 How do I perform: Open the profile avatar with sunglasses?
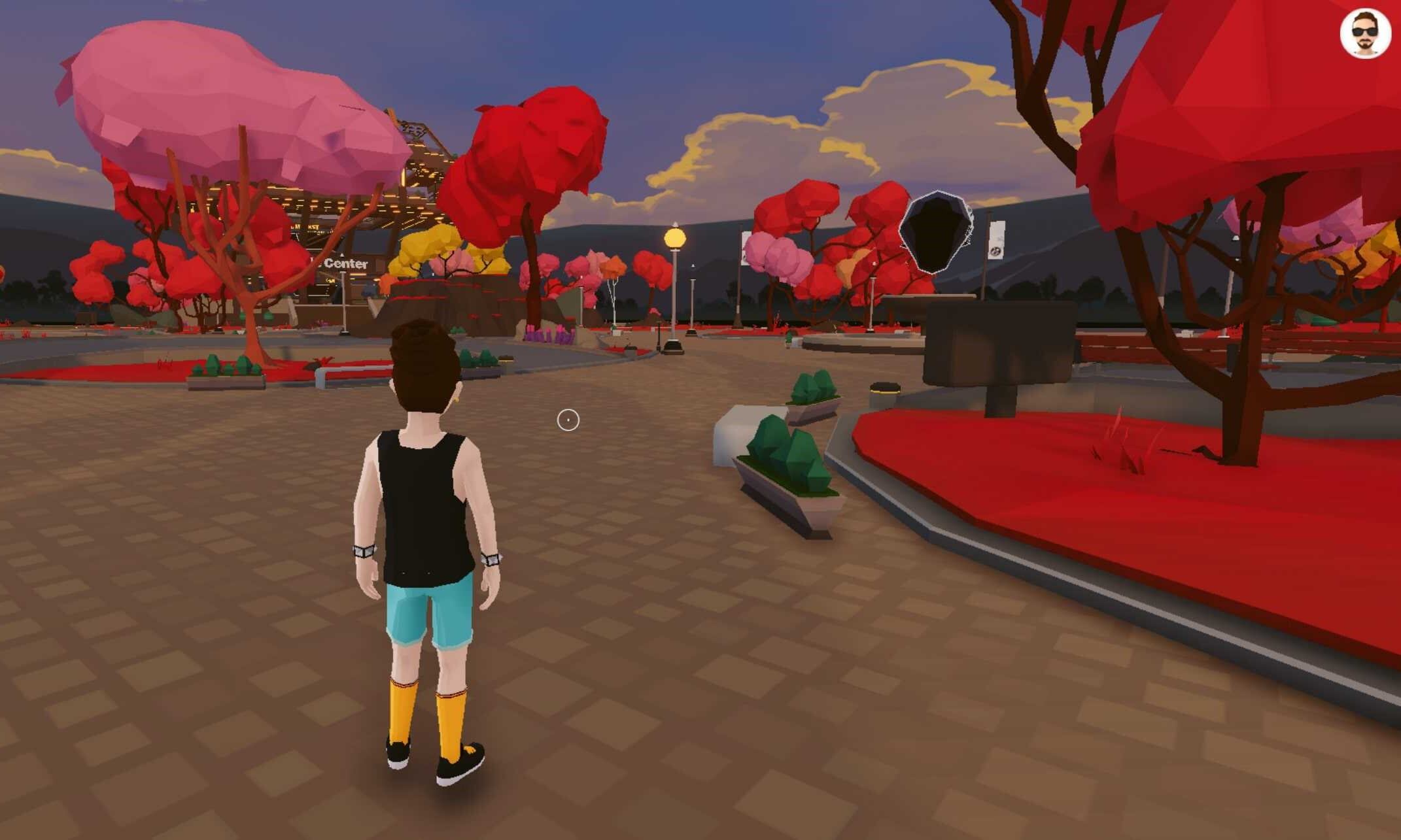pyautogui.click(x=1365, y=33)
